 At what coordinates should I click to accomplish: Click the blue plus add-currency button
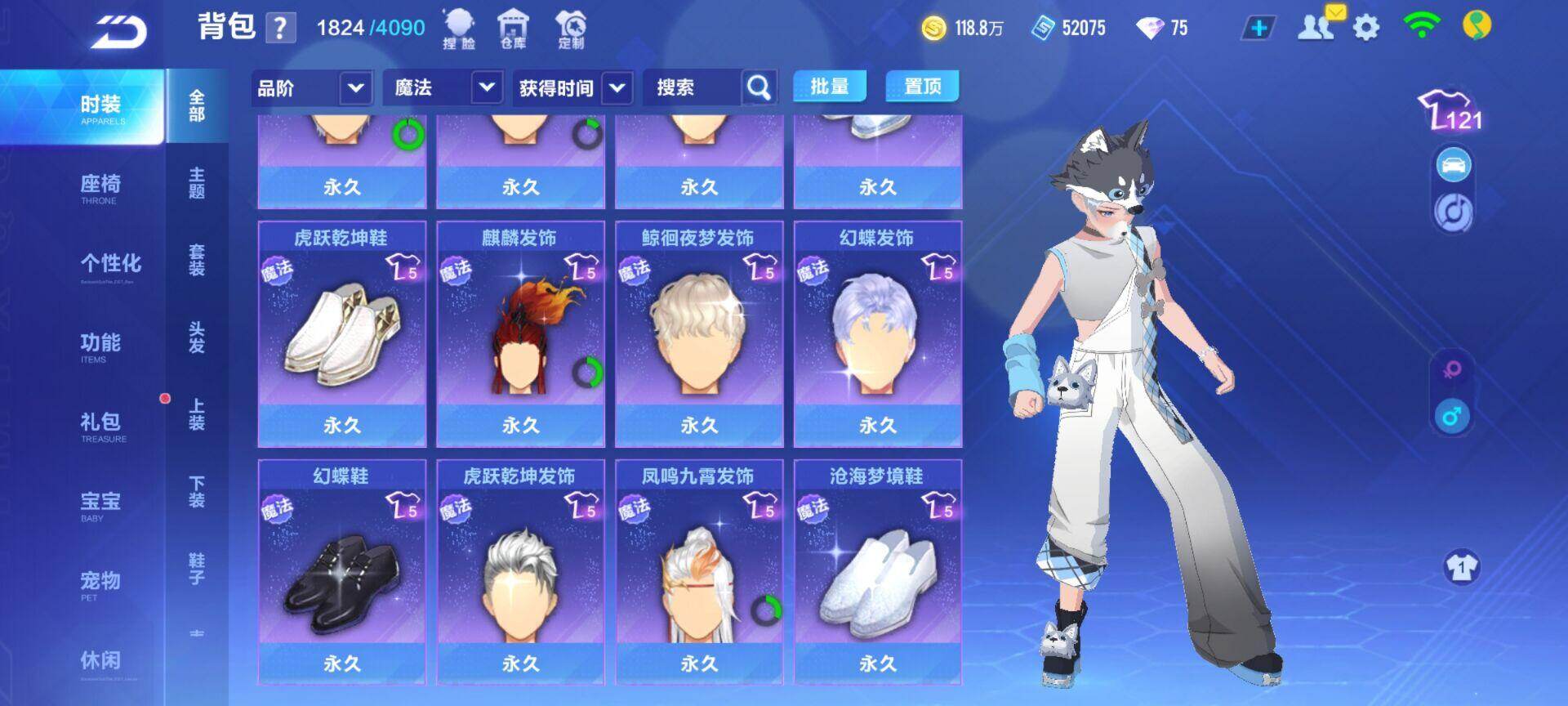pos(1258,29)
